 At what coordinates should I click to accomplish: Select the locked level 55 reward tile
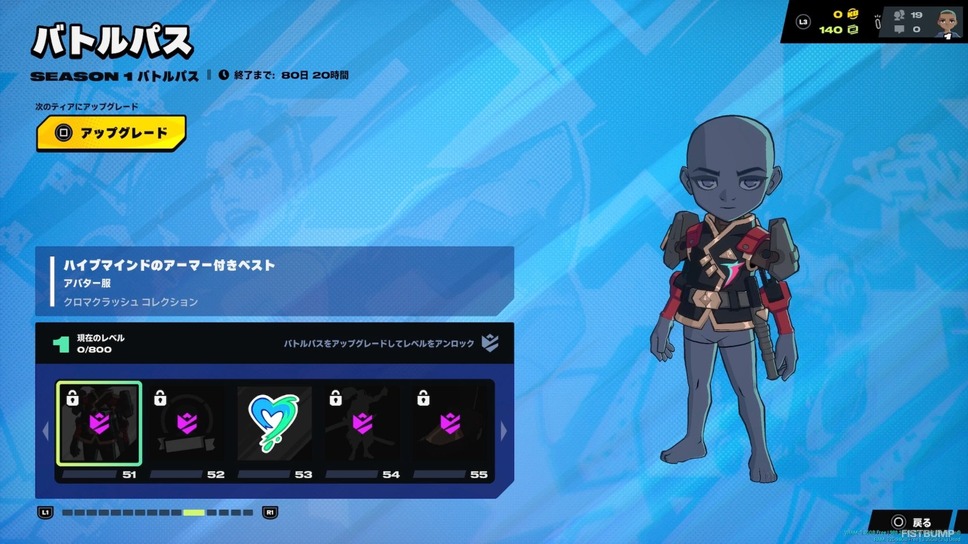tap(450, 423)
